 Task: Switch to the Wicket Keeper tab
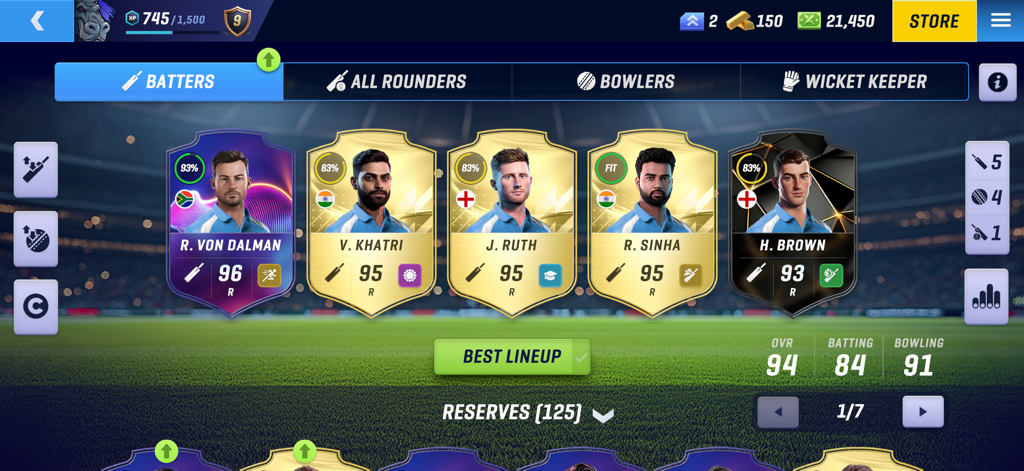[x=854, y=82]
